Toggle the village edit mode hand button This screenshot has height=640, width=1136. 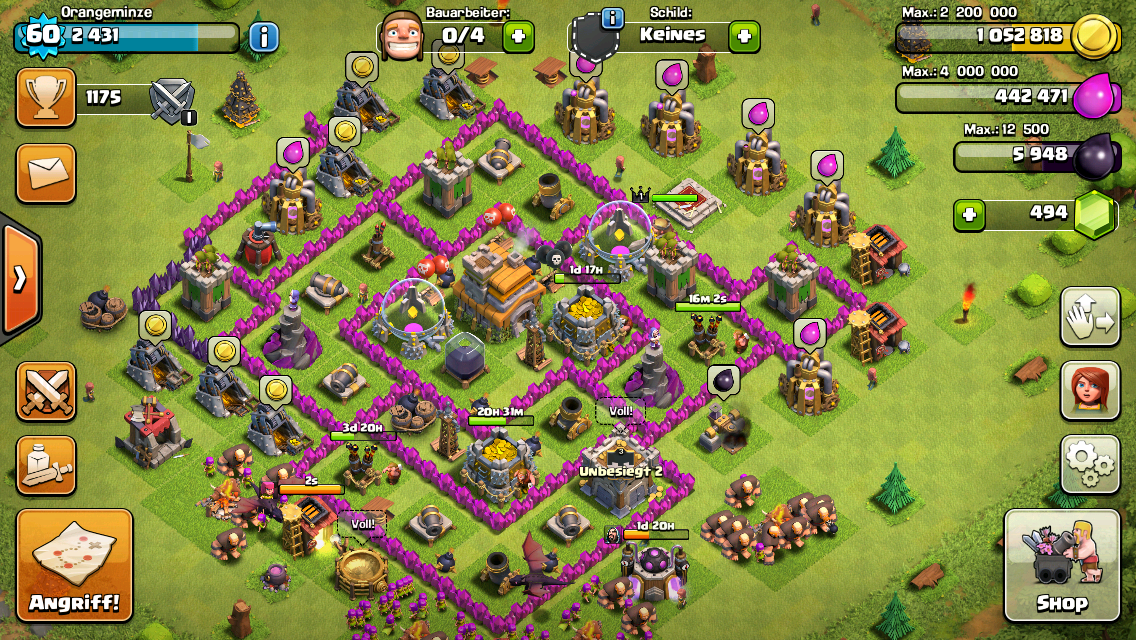point(1089,317)
